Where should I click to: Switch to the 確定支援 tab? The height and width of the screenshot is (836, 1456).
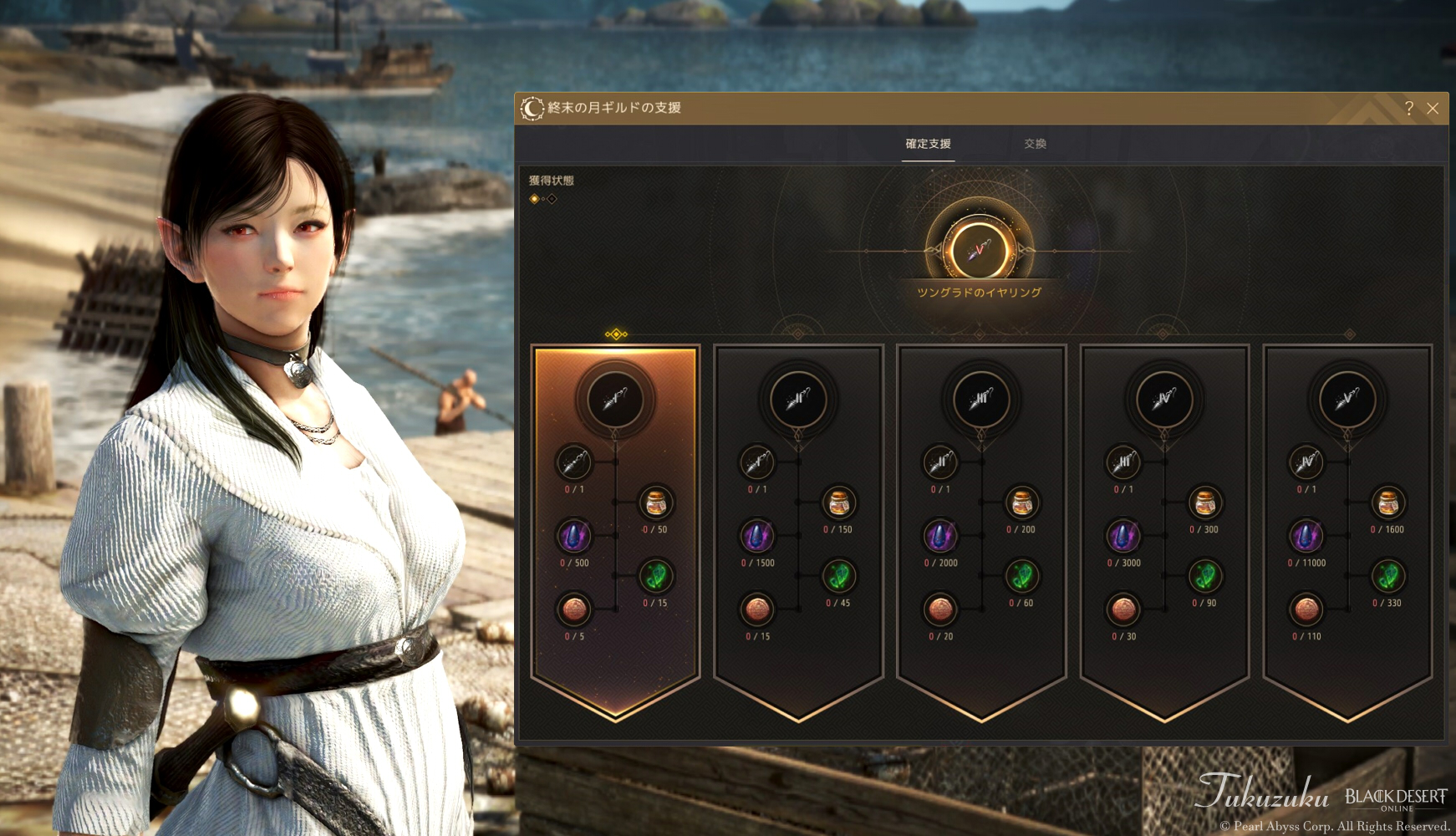pyautogui.click(x=928, y=144)
